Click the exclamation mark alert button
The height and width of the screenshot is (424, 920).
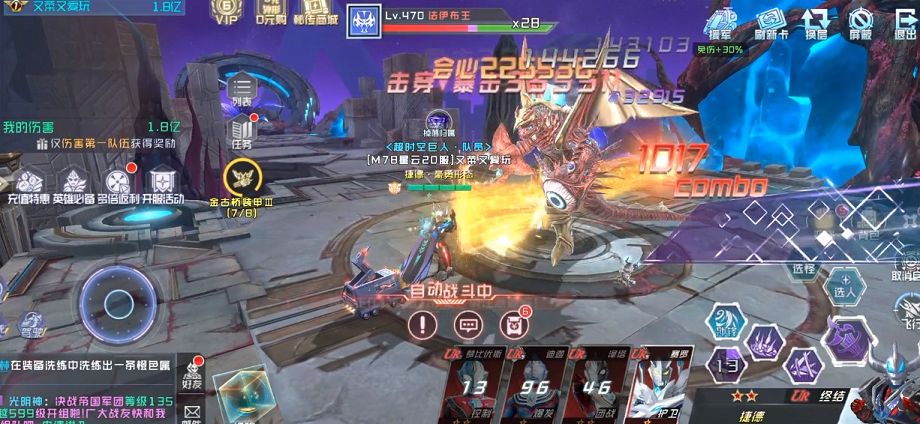click(x=424, y=324)
